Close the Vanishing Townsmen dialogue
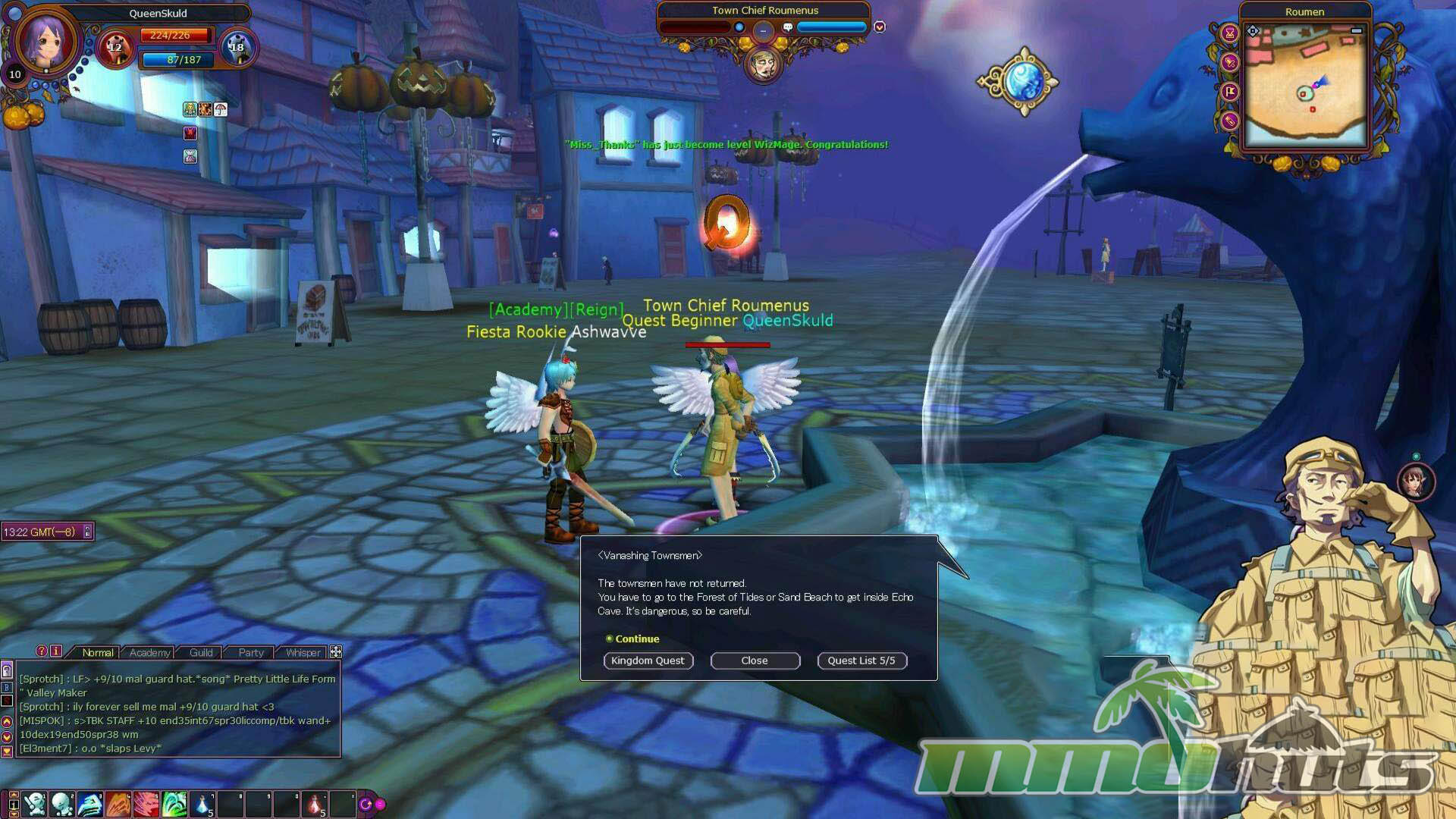The height and width of the screenshot is (819, 1456). coord(755,661)
